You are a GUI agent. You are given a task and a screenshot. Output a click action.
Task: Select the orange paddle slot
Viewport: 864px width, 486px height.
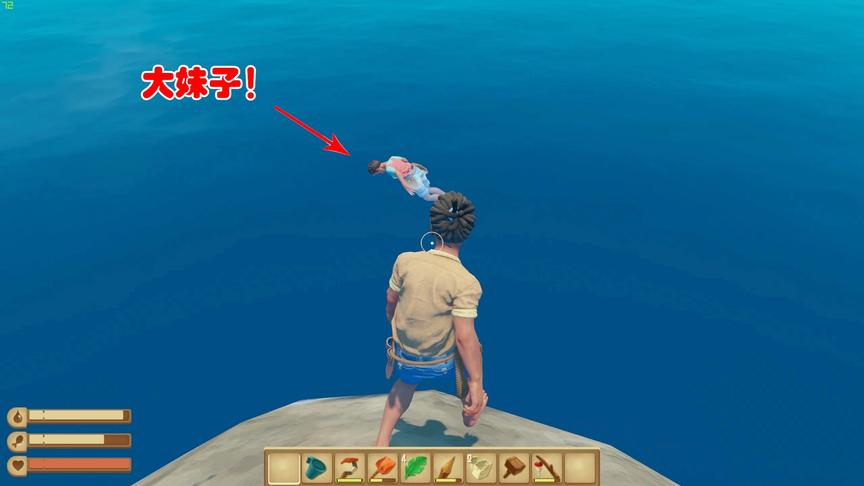pos(383,467)
